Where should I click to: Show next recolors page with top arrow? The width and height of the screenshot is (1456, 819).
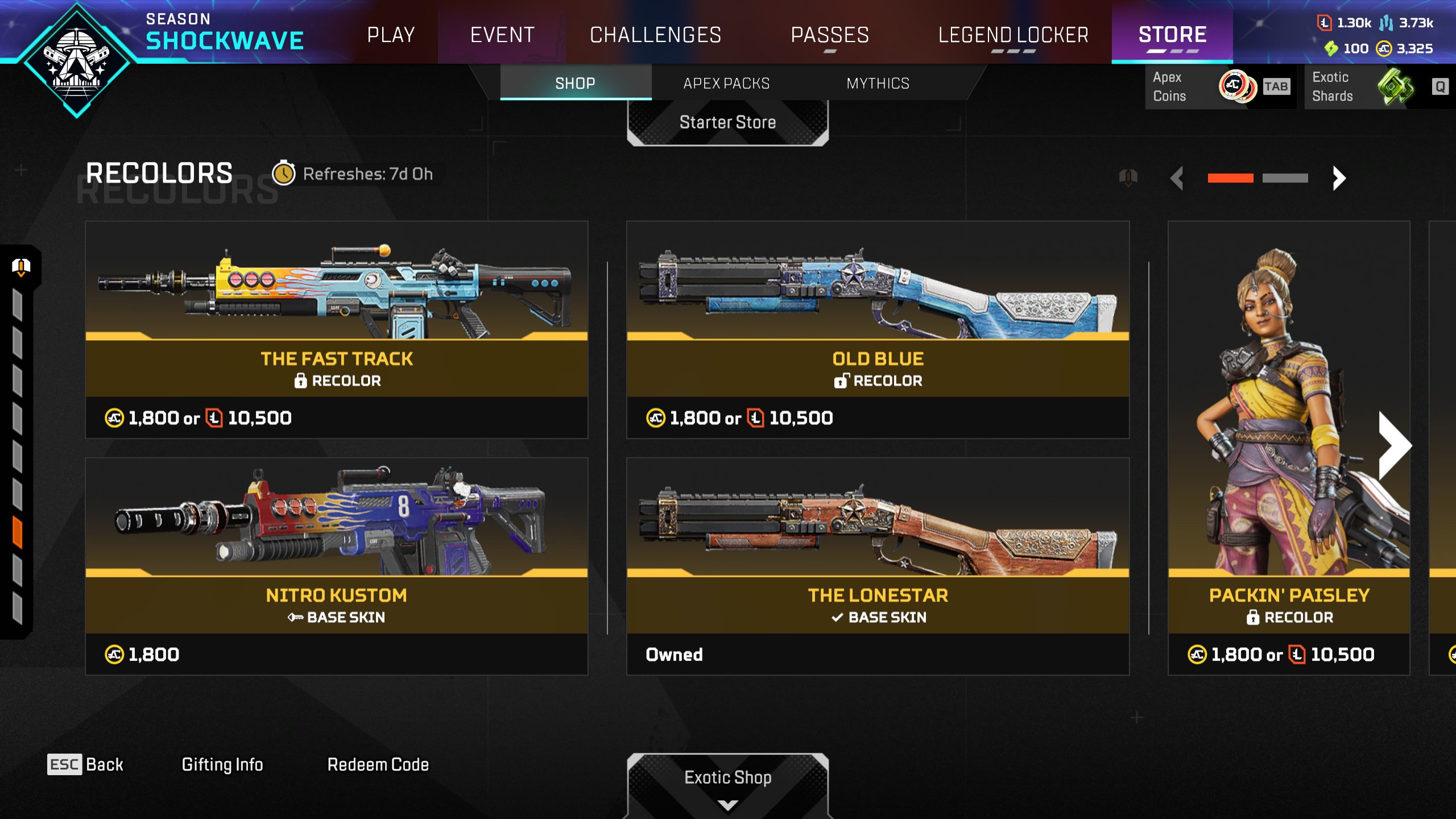(x=1339, y=179)
